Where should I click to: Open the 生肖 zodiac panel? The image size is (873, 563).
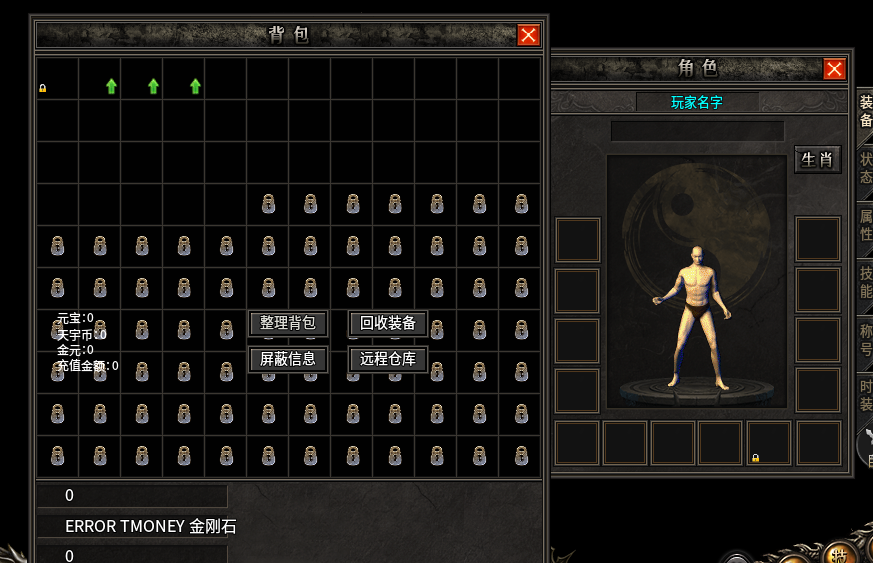pos(817,160)
